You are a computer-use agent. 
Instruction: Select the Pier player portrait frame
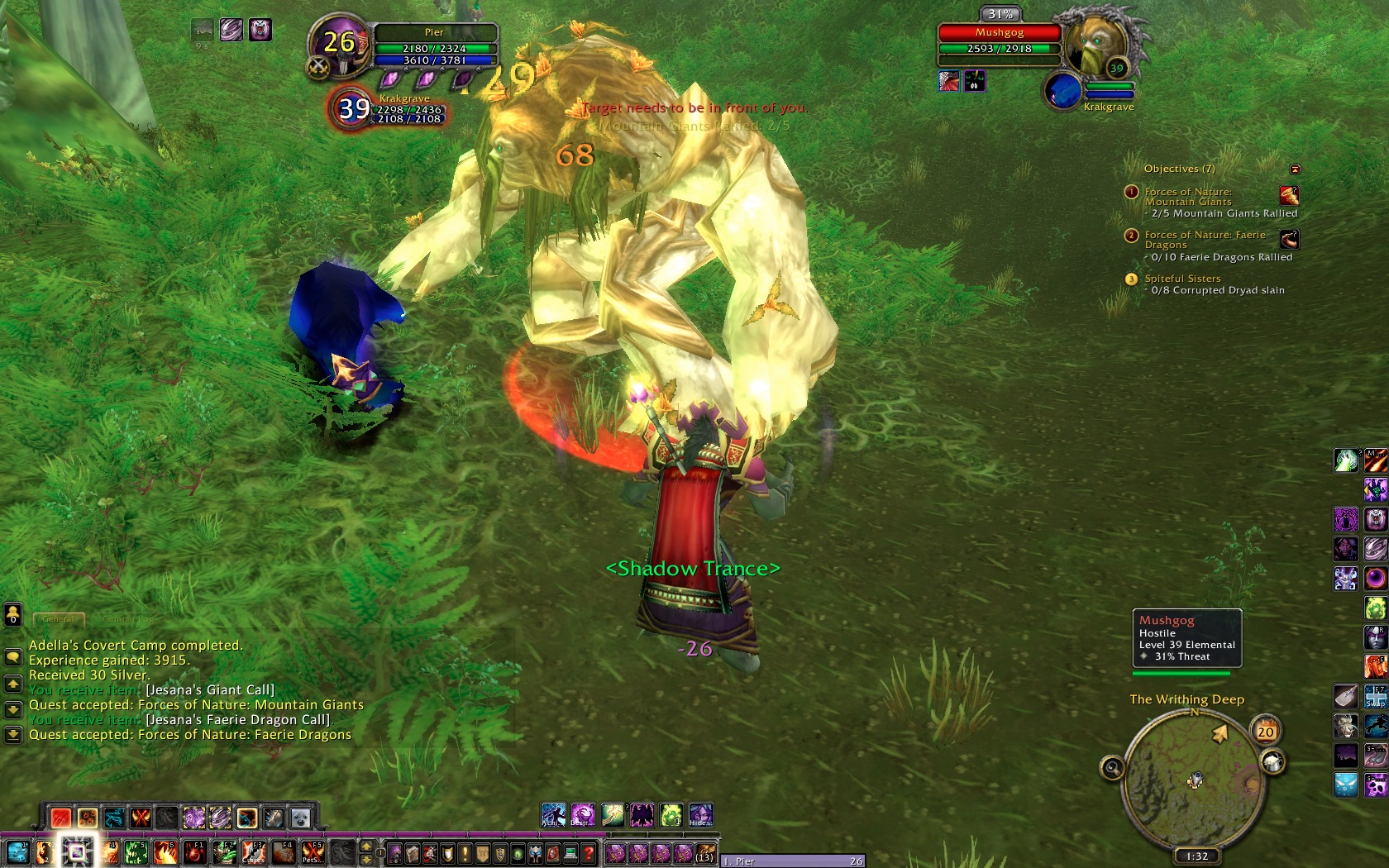pos(338,43)
